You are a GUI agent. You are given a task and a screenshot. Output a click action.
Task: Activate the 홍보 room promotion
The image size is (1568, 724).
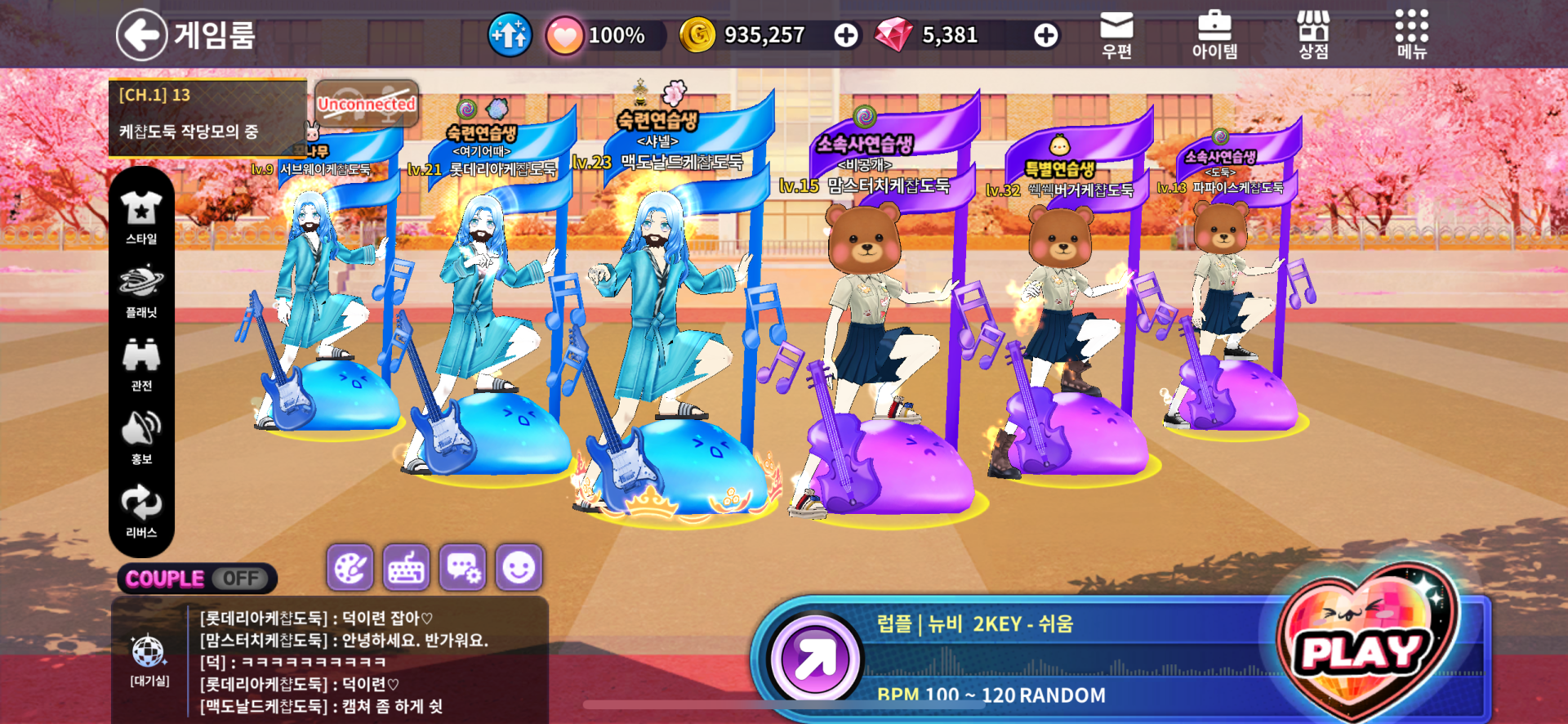tap(141, 436)
